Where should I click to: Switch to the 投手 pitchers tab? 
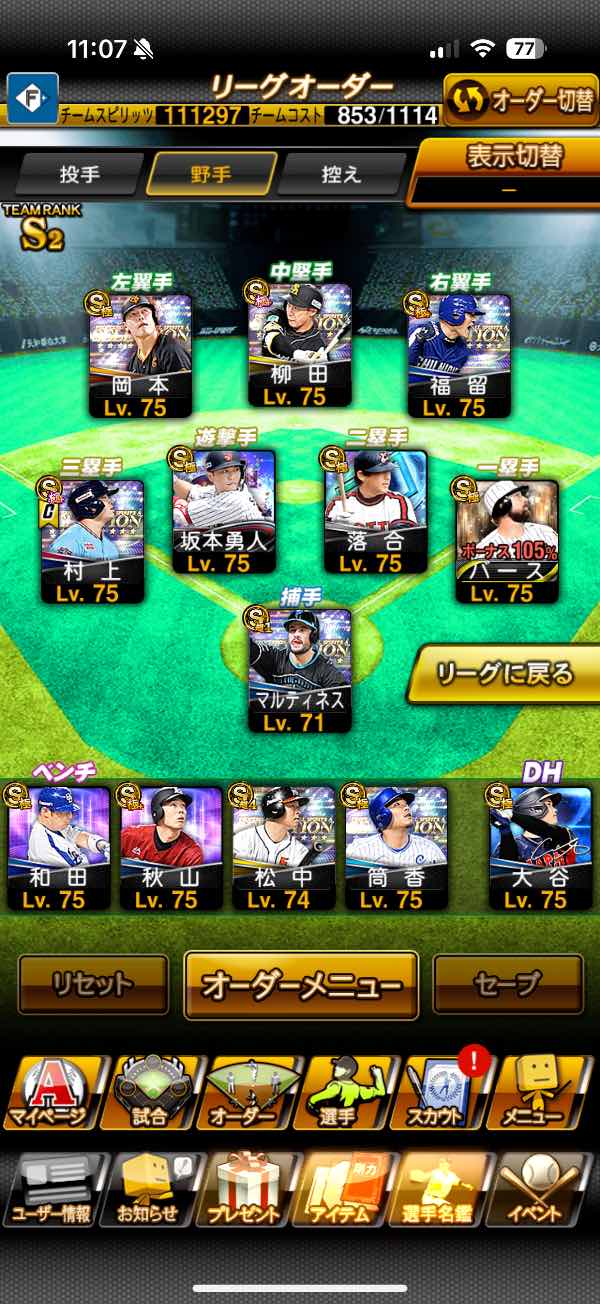(80, 175)
